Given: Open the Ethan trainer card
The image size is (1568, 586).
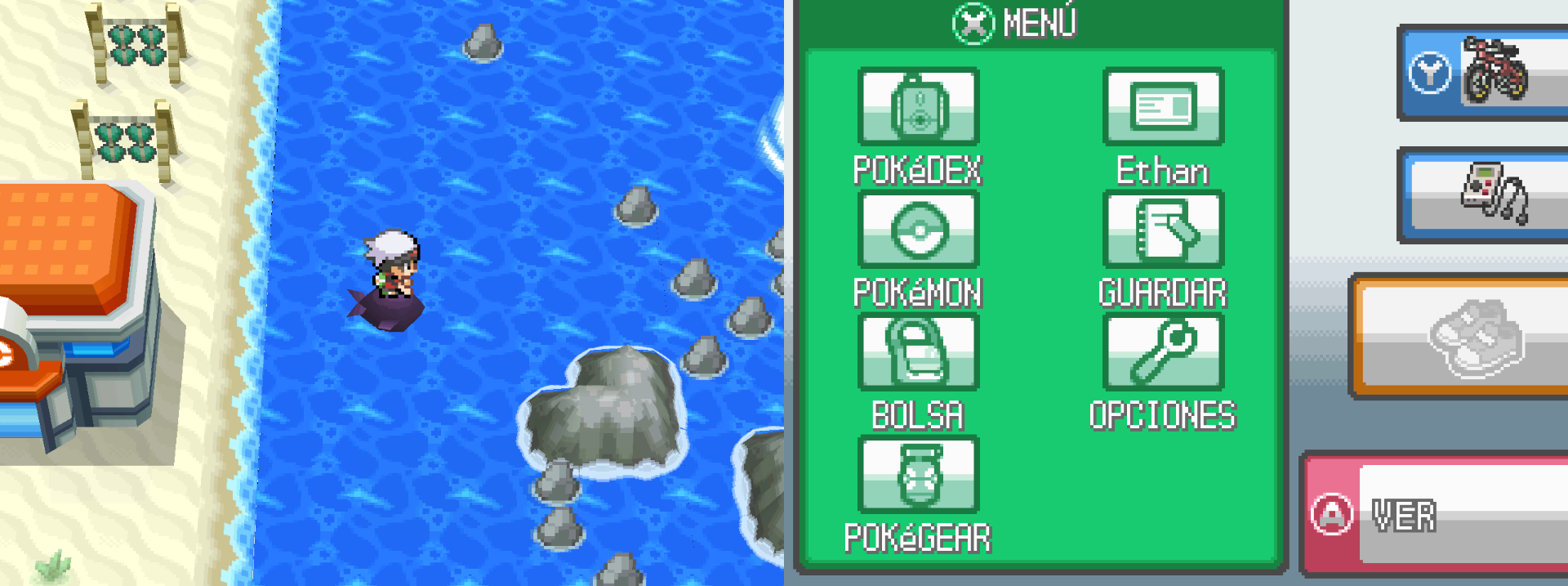Looking at the screenshot, I should pos(1163,107).
